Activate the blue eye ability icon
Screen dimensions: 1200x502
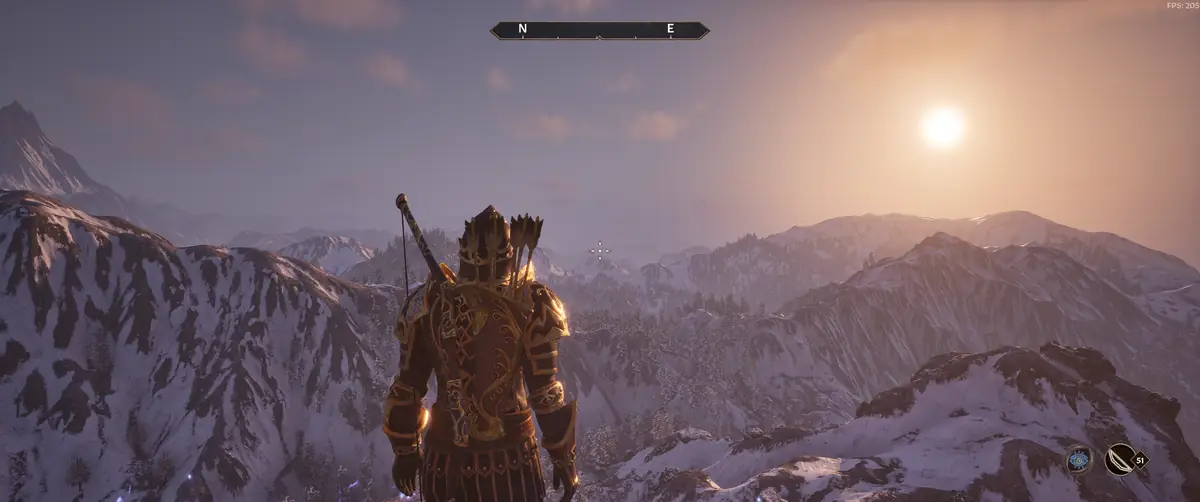coord(1078,459)
